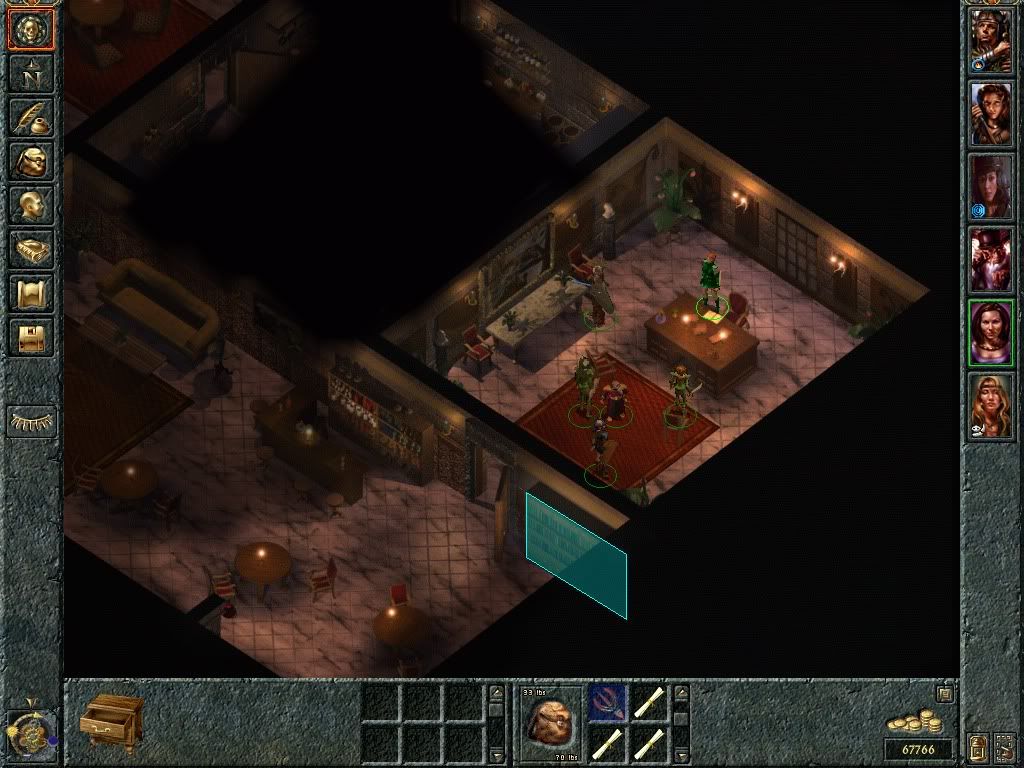1024x768 pixels.
Task: Click the leather backpack icon
Action: (x=552, y=722)
